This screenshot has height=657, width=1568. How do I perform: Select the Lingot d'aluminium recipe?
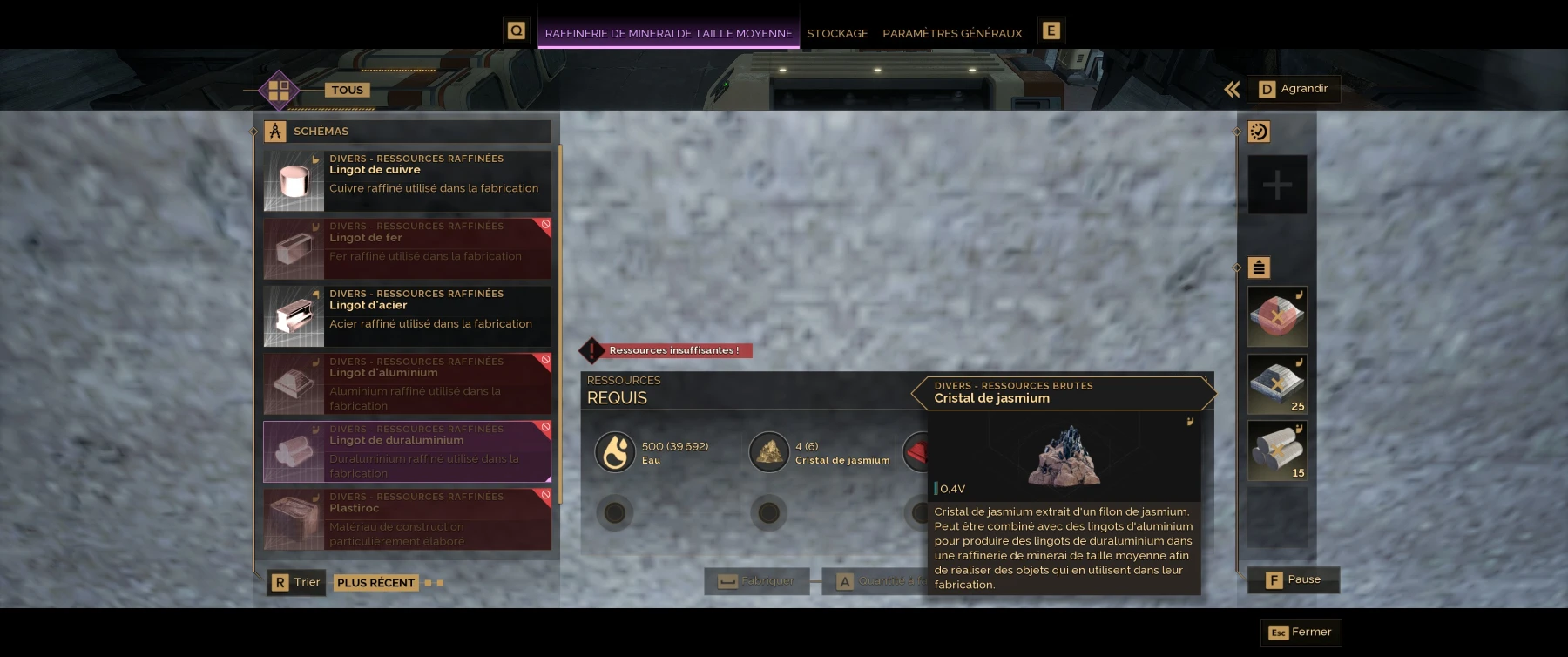tap(408, 384)
